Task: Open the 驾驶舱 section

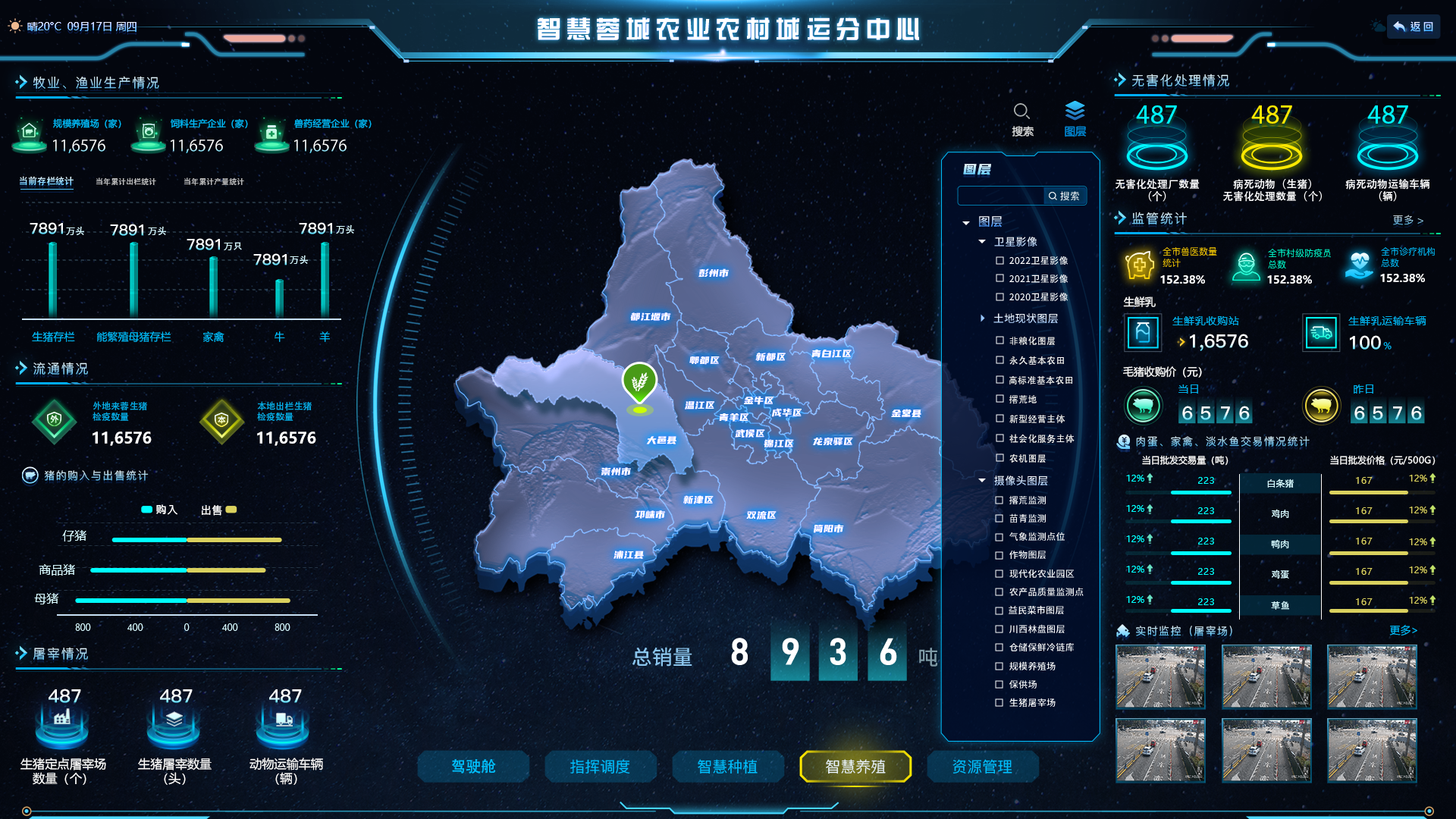Action: pos(473,767)
